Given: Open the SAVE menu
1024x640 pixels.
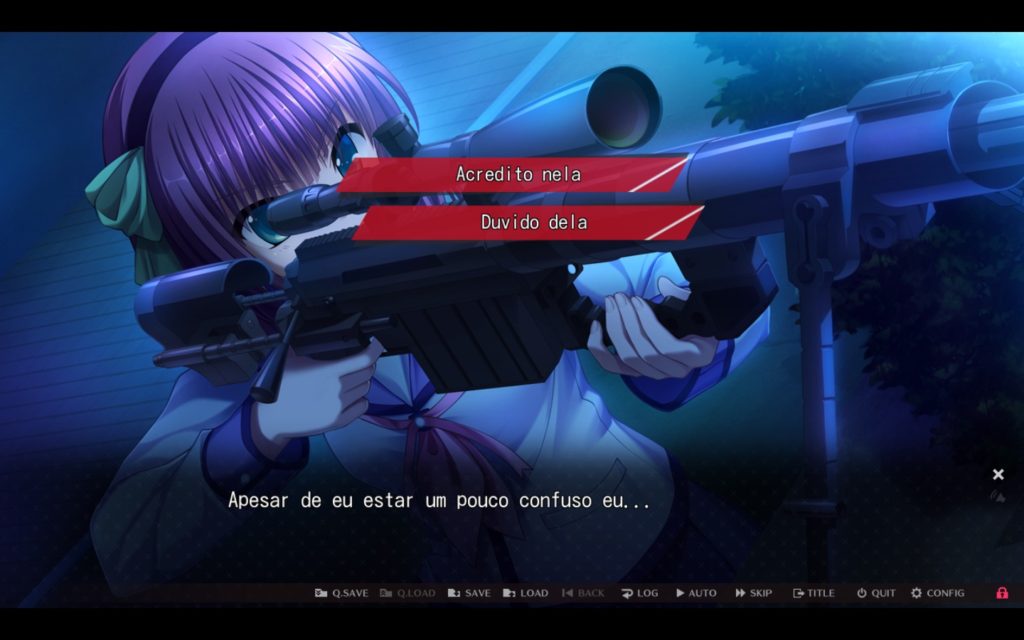Looking at the screenshot, I should [x=469, y=593].
